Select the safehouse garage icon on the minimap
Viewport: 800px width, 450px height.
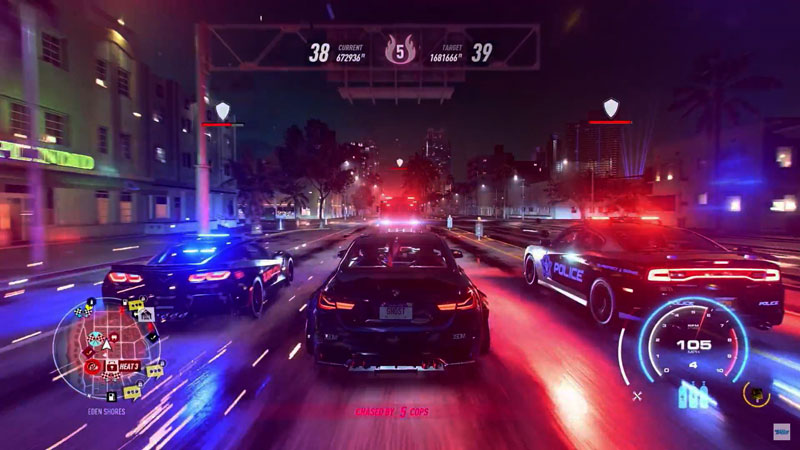pos(146,314)
